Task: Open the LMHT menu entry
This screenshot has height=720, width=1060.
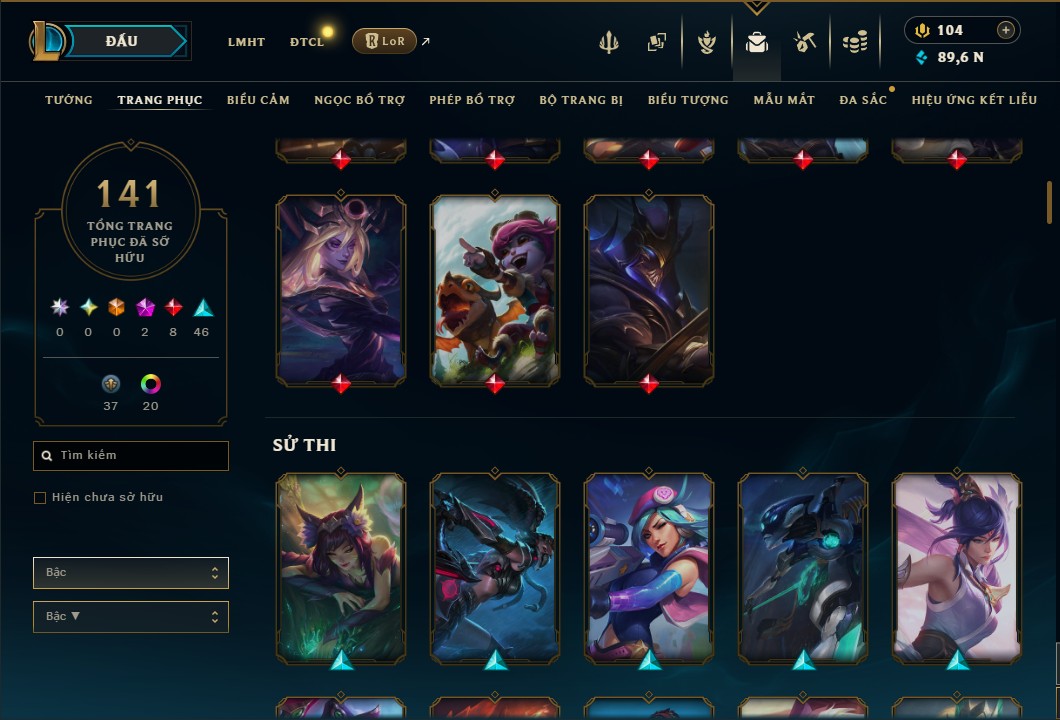Action: 246,42
